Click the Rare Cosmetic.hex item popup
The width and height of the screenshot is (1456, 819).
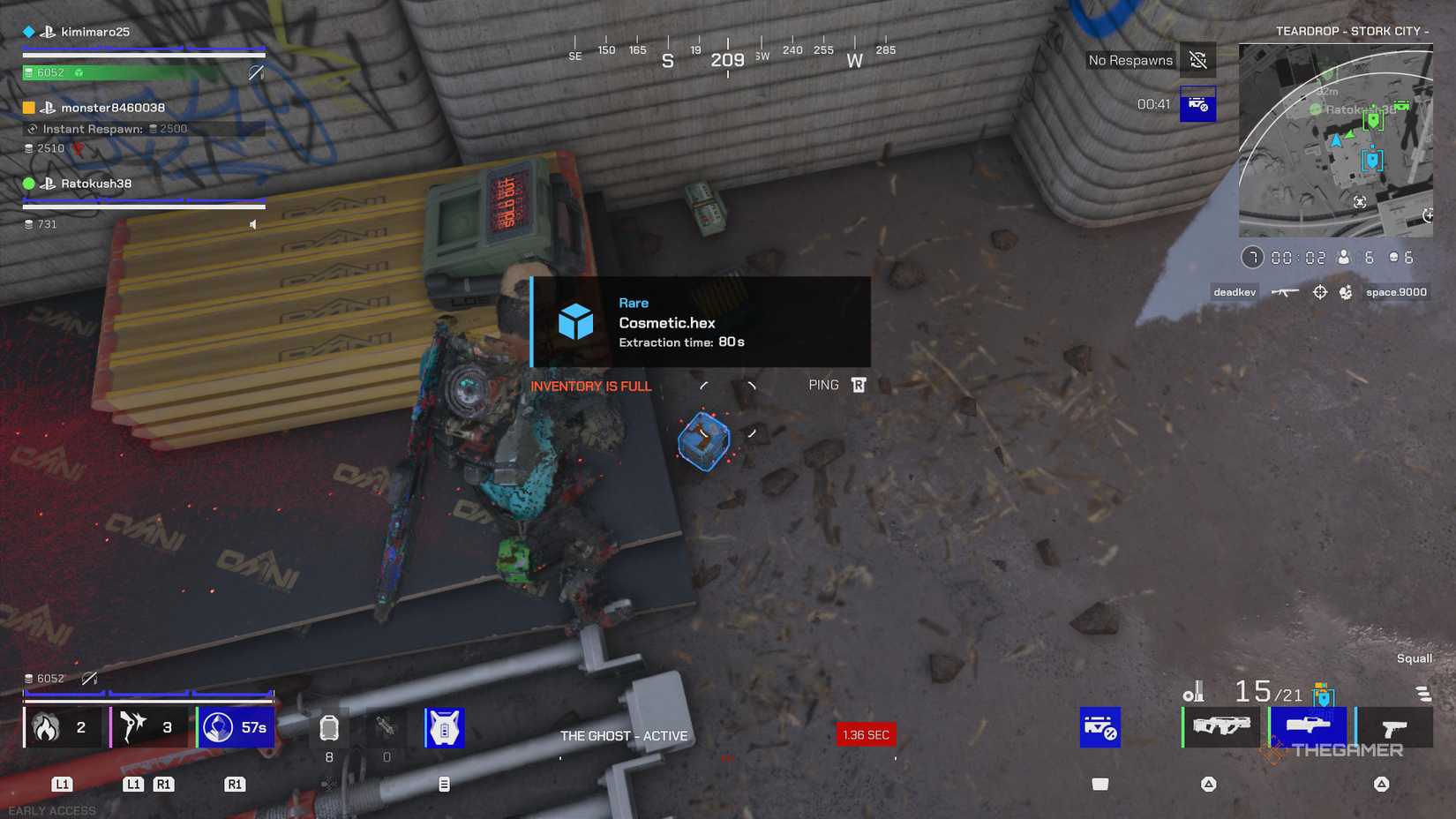coord(697,322)
